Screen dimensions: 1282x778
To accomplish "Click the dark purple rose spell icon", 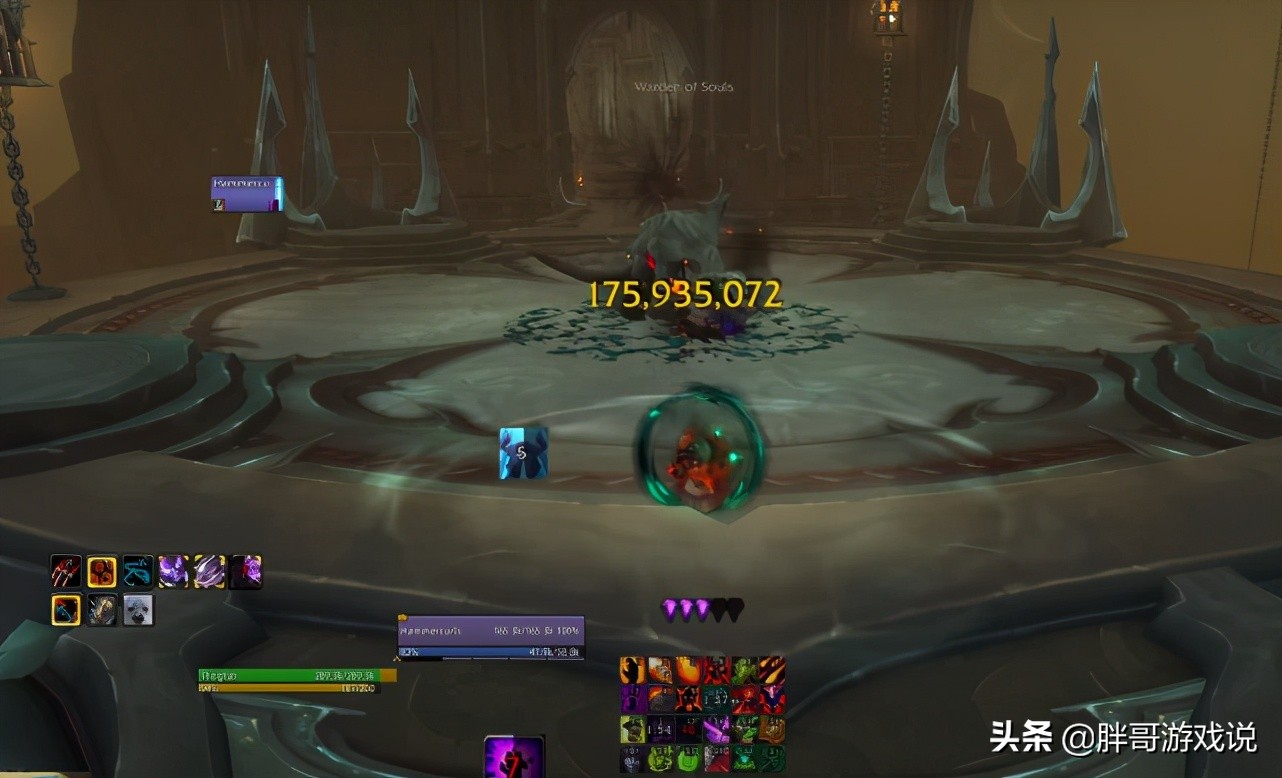I will [243, 572].
